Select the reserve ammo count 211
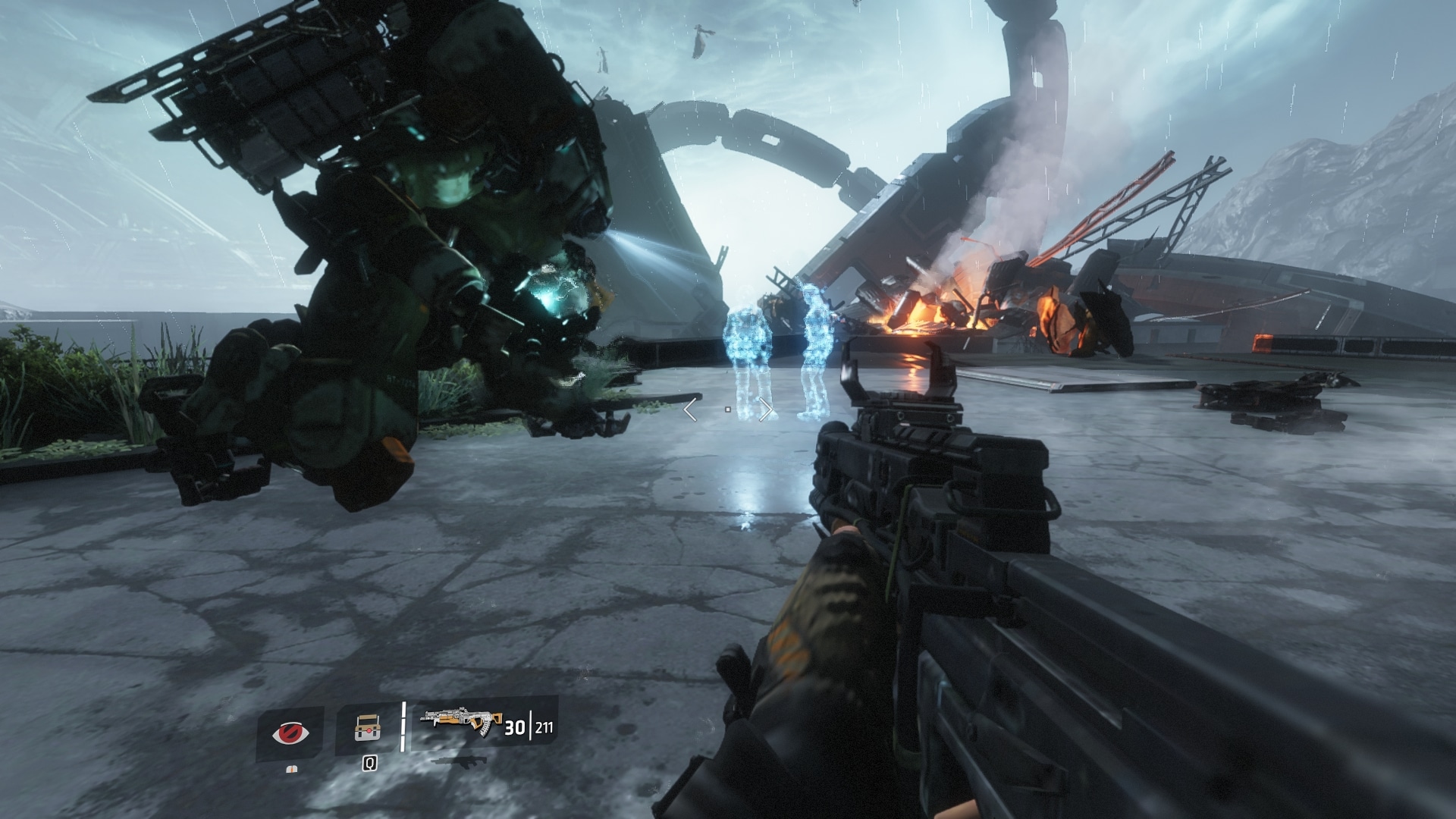 (x=544, y=729)
